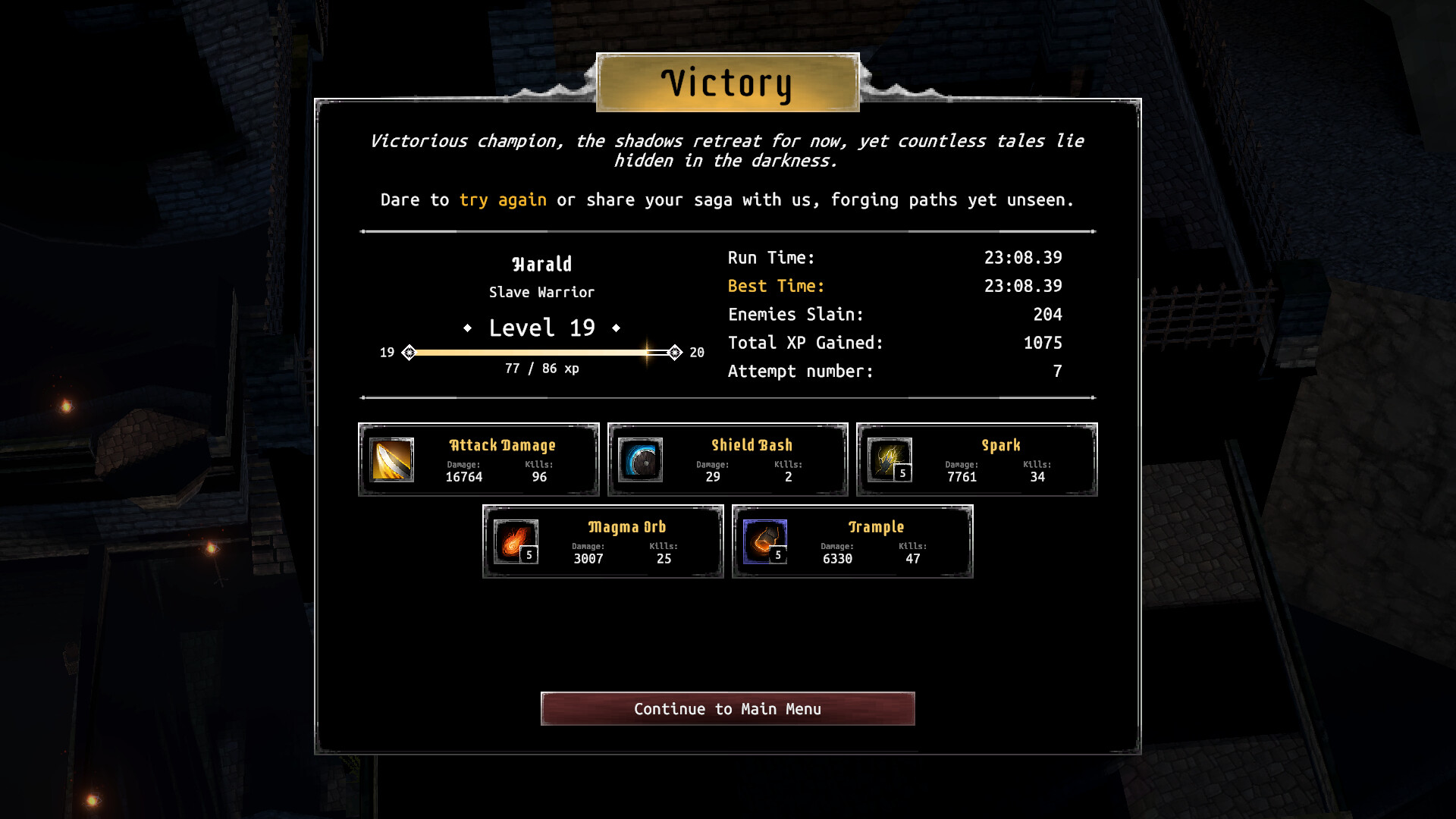Click the level 5 badge on Spark
The height and width of the screenshot is (819, 1456).
(902, 473)
